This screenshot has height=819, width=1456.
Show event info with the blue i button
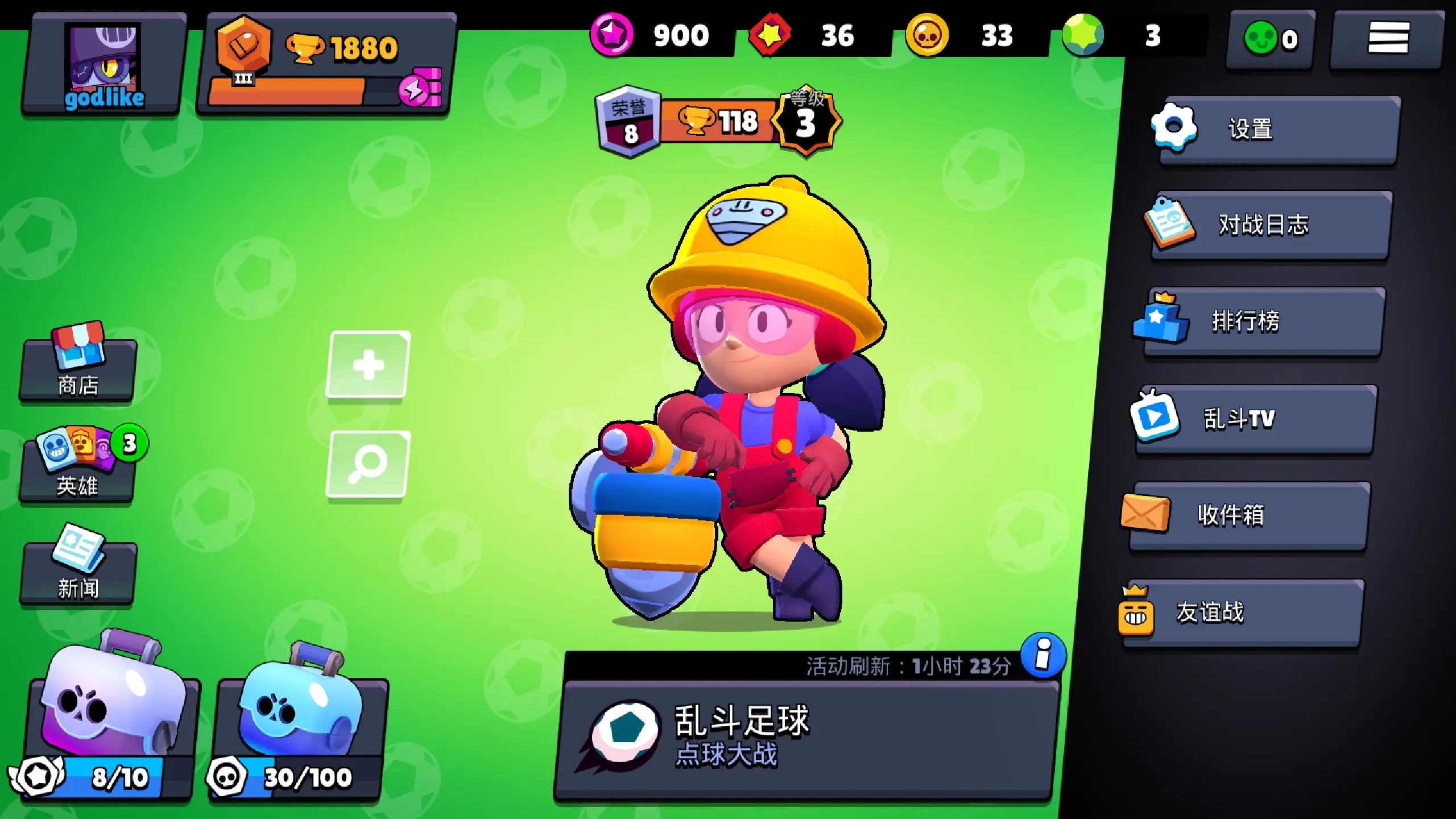coord(1043,655)
